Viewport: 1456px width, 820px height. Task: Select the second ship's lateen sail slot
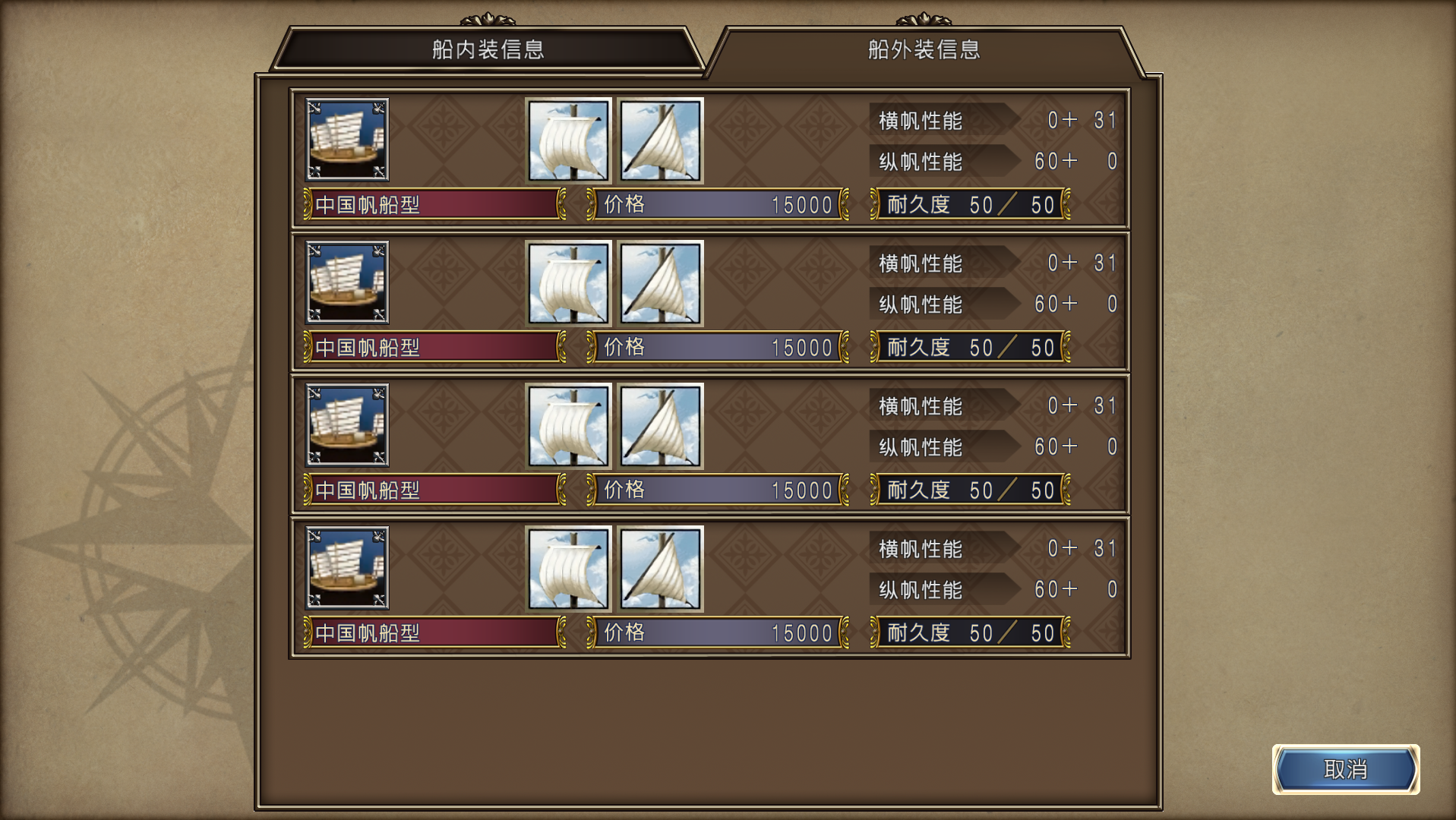click(x=660, y=282)
